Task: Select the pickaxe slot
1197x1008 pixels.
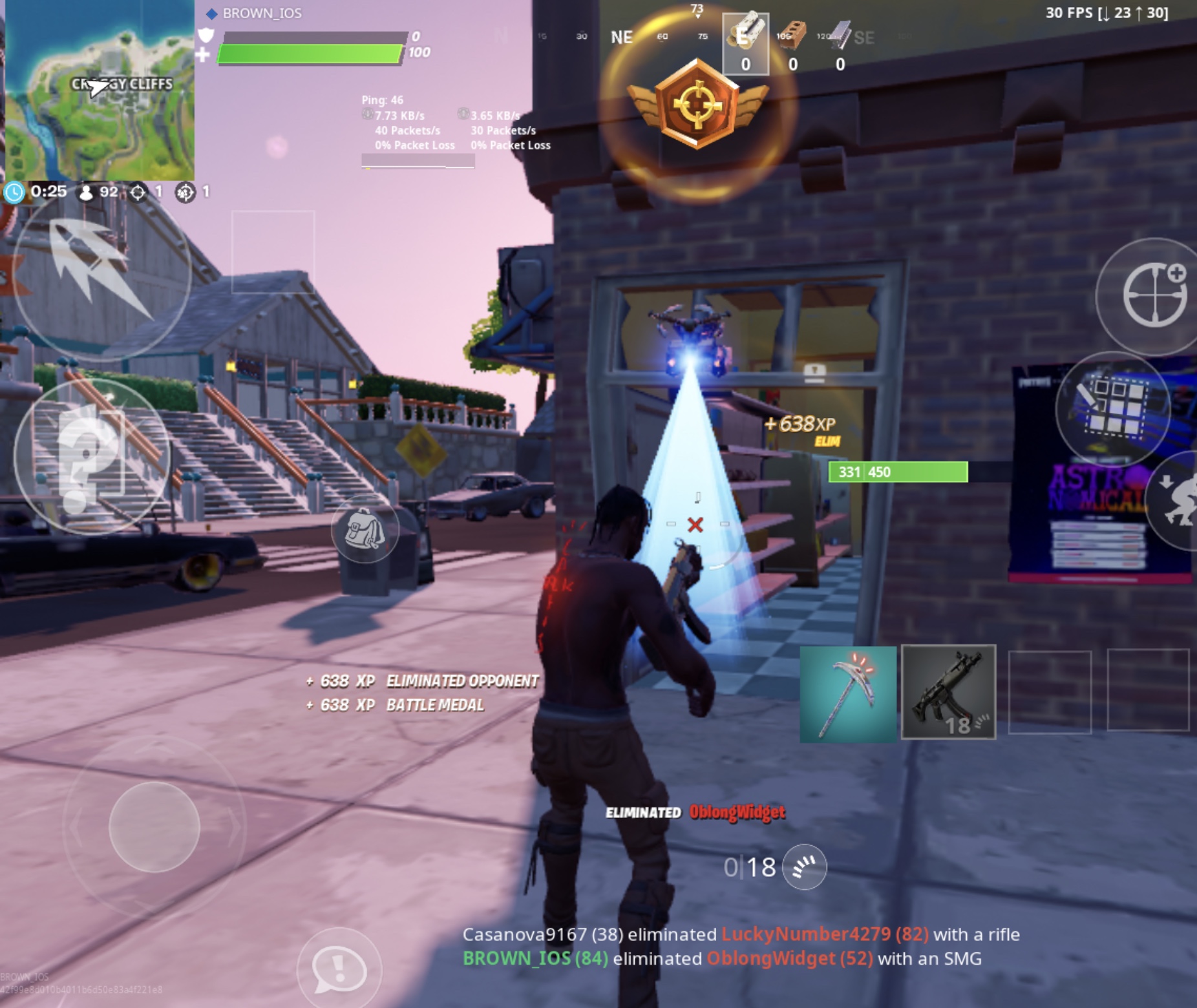Action: coord(848,693)
